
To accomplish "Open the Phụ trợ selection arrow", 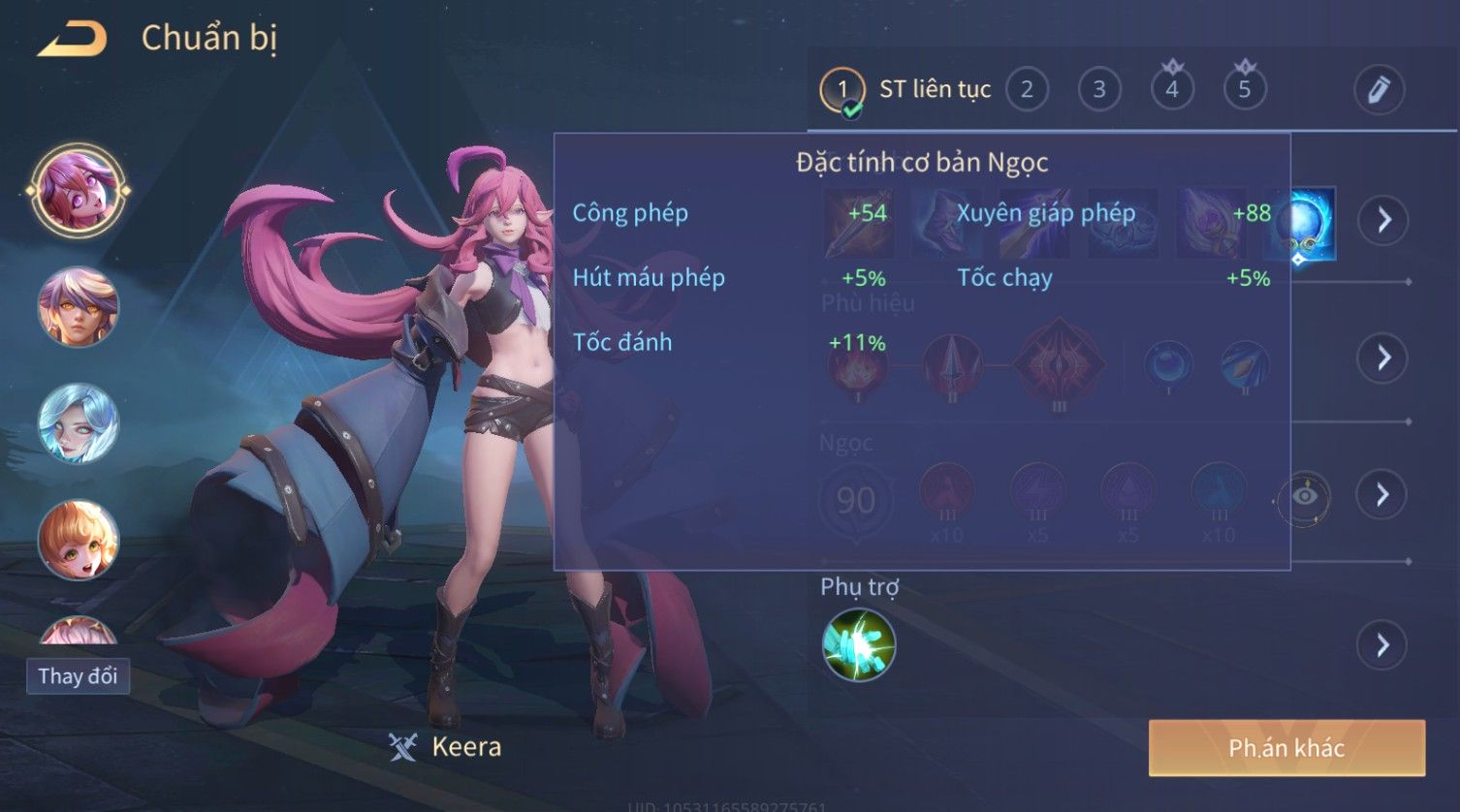I will pos(1382,644).
